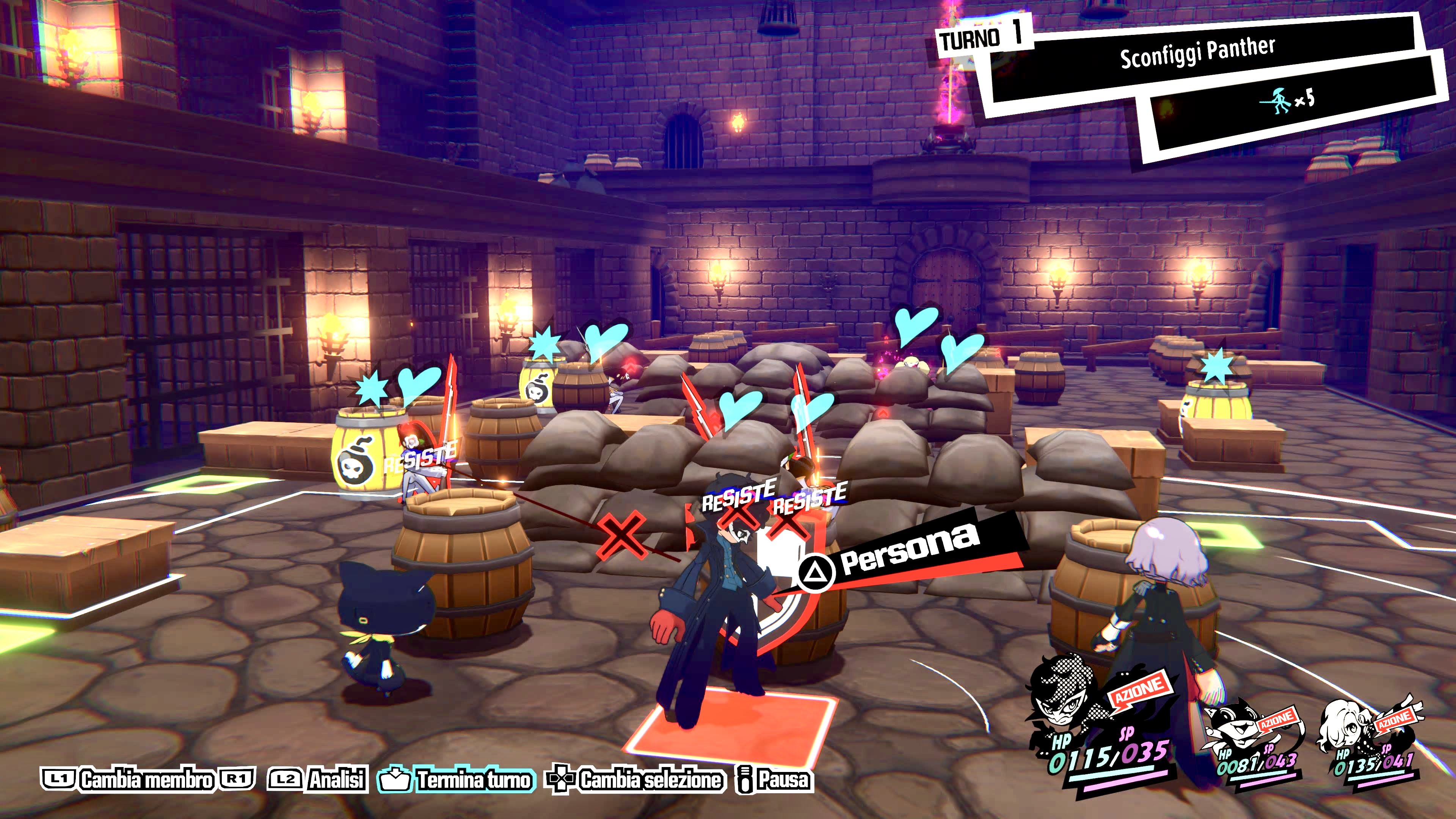Click the Cambia selezione label
The height and width of the screenshot is (819, 1456).
[x=650, y=780]
